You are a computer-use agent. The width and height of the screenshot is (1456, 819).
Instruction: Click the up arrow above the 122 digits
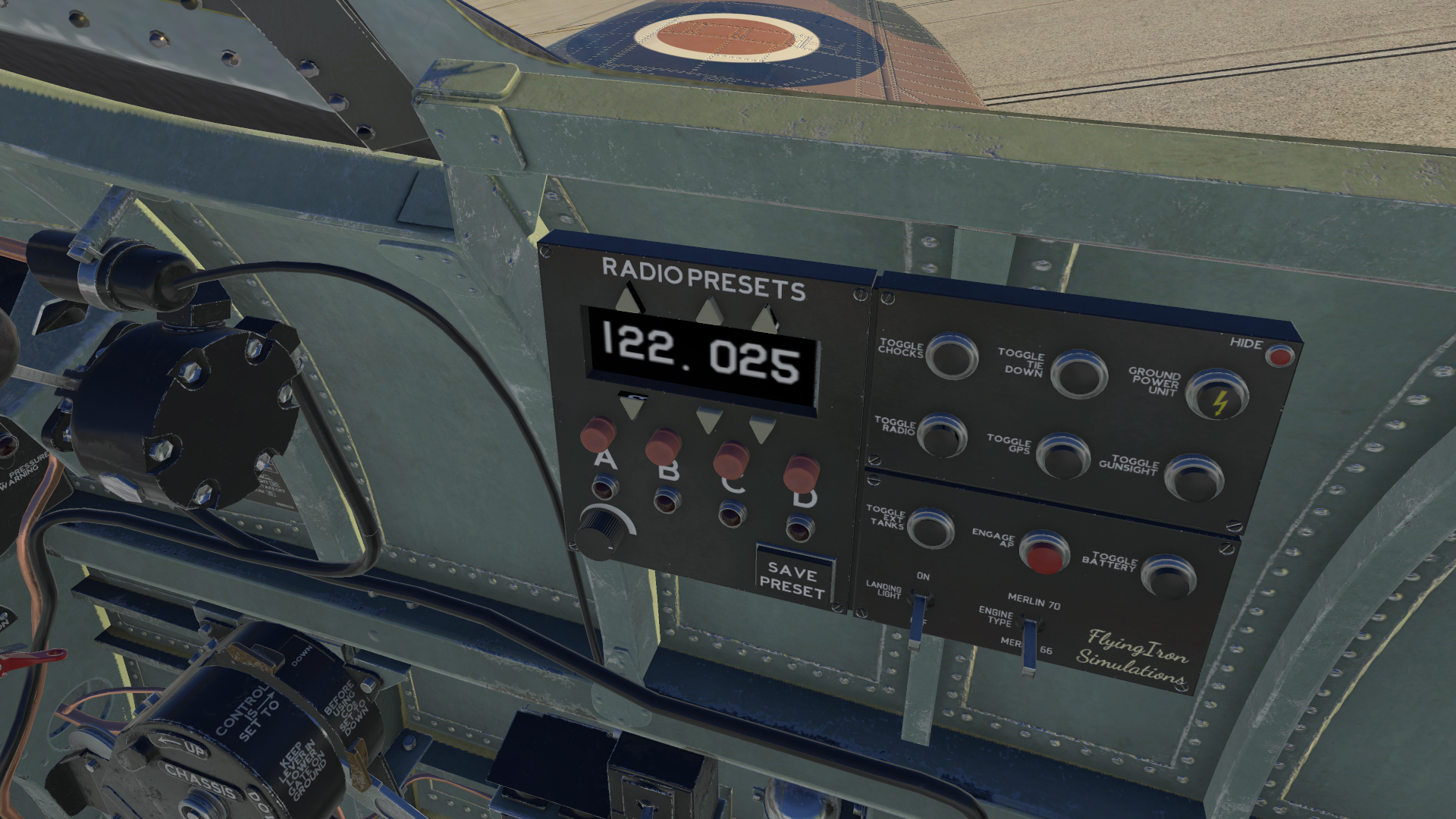pos(628,300)
